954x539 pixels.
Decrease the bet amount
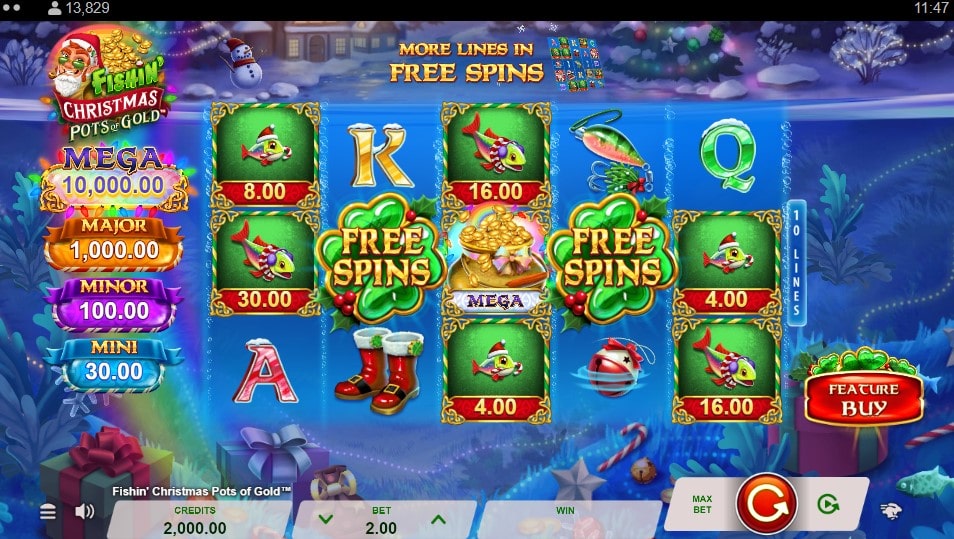(x=325, y=519)
